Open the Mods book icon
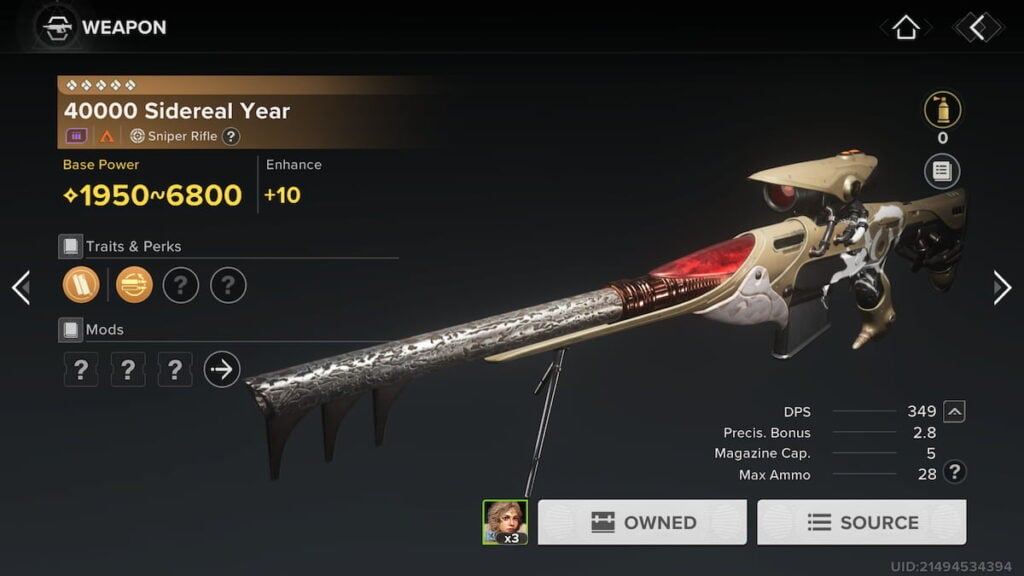Viewport: 1024px width, 576px height. [x=70, y=329]
